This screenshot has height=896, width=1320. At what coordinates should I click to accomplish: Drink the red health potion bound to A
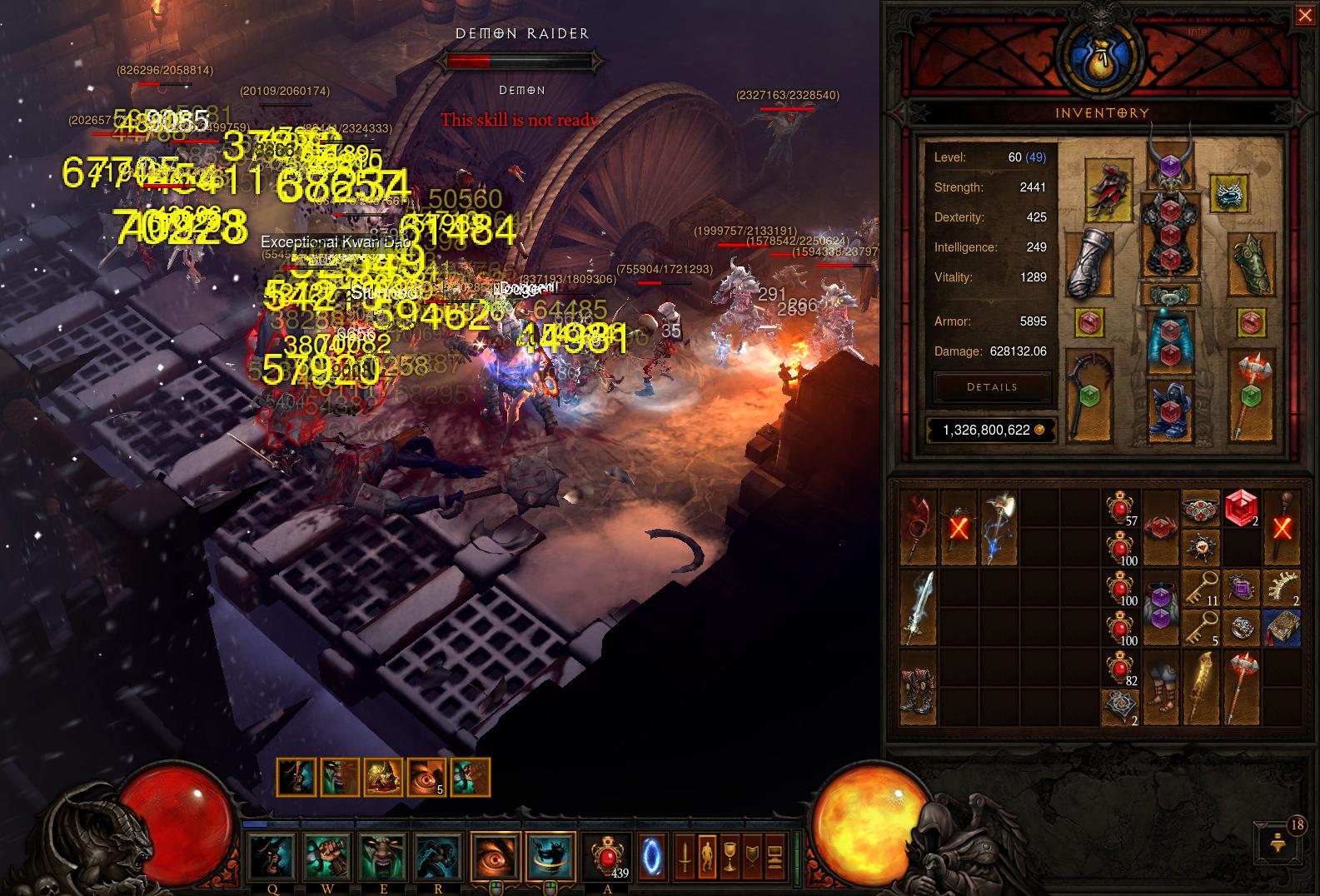click(605, 854)
